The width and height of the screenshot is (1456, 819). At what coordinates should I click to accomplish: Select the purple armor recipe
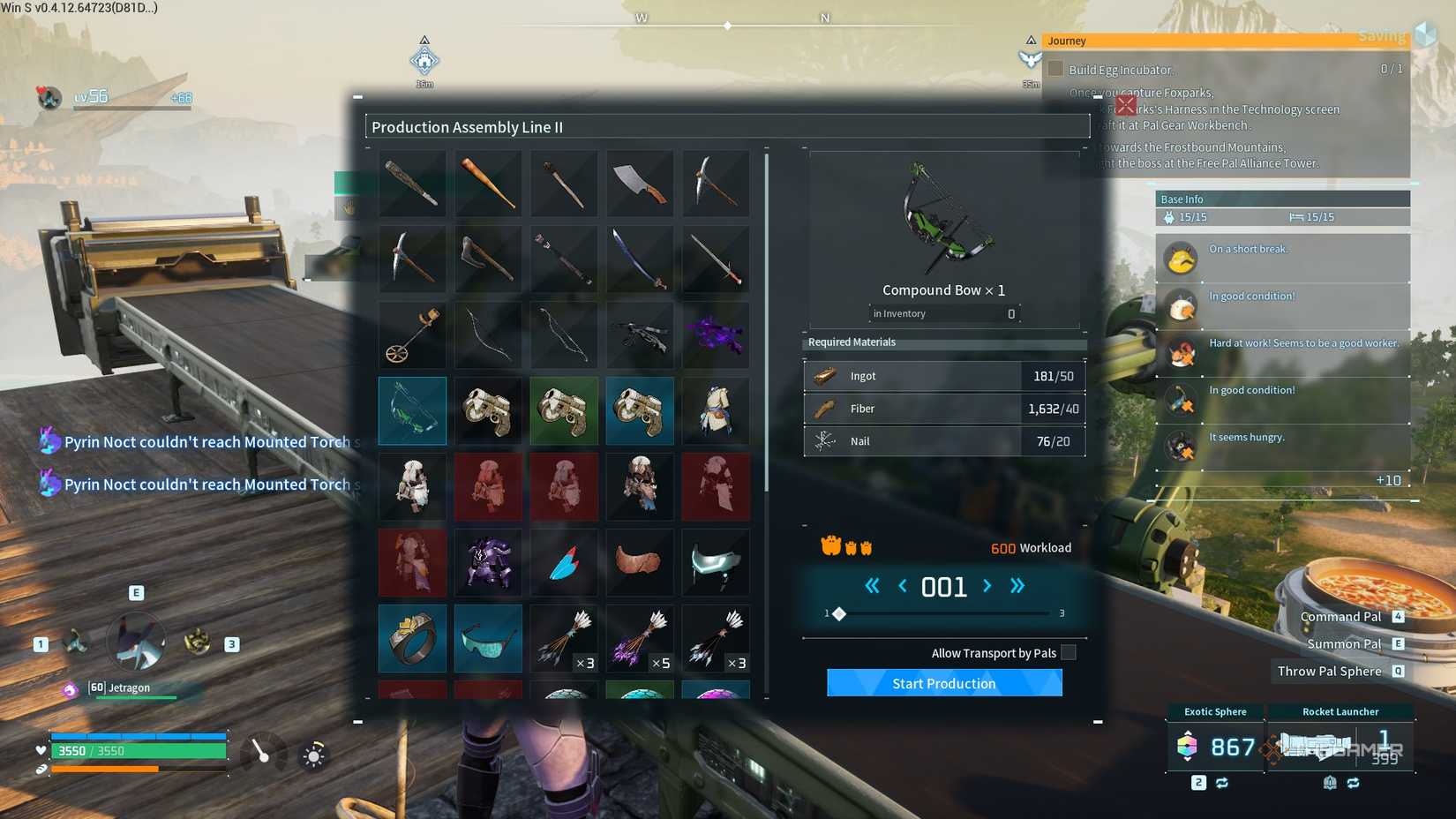[x=488, y=562]
